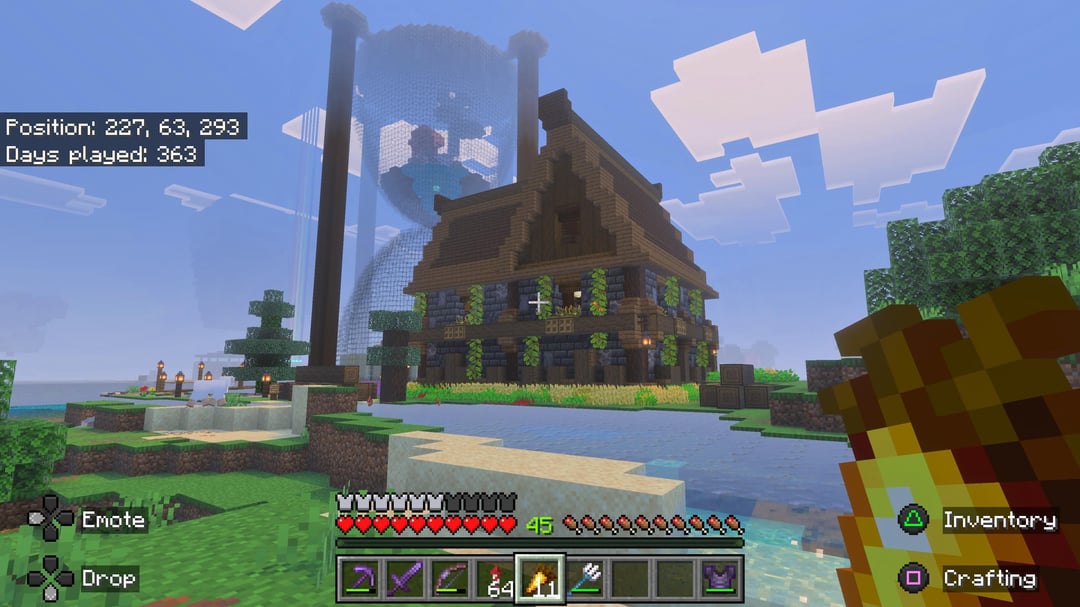Switch to the trident hotbar slot
The image size is (1080, 607).
coord(585,579)
